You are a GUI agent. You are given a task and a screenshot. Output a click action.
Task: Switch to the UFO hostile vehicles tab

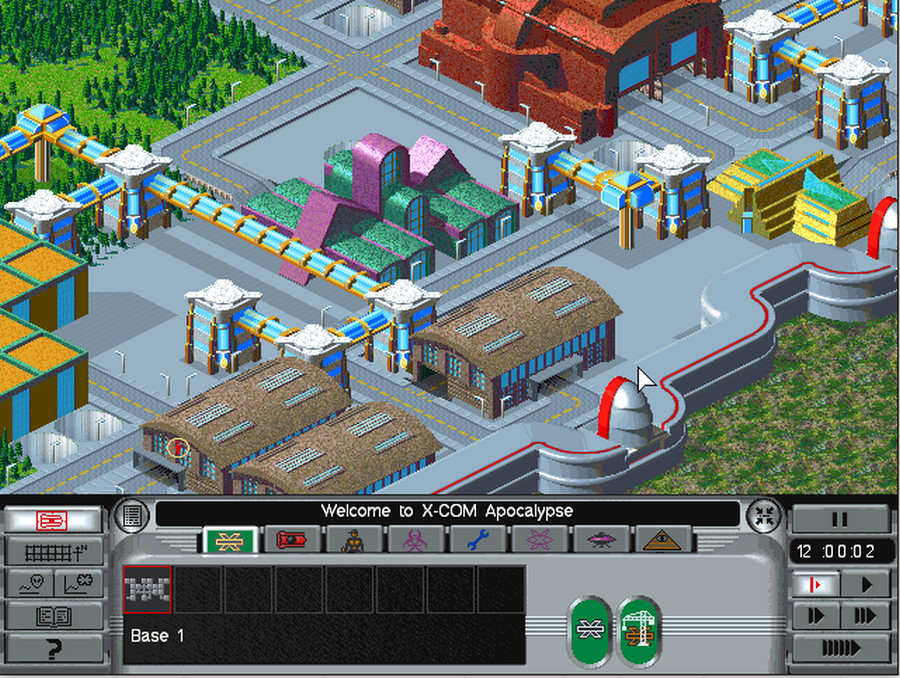pyautogui.click(x=601, y=541)
